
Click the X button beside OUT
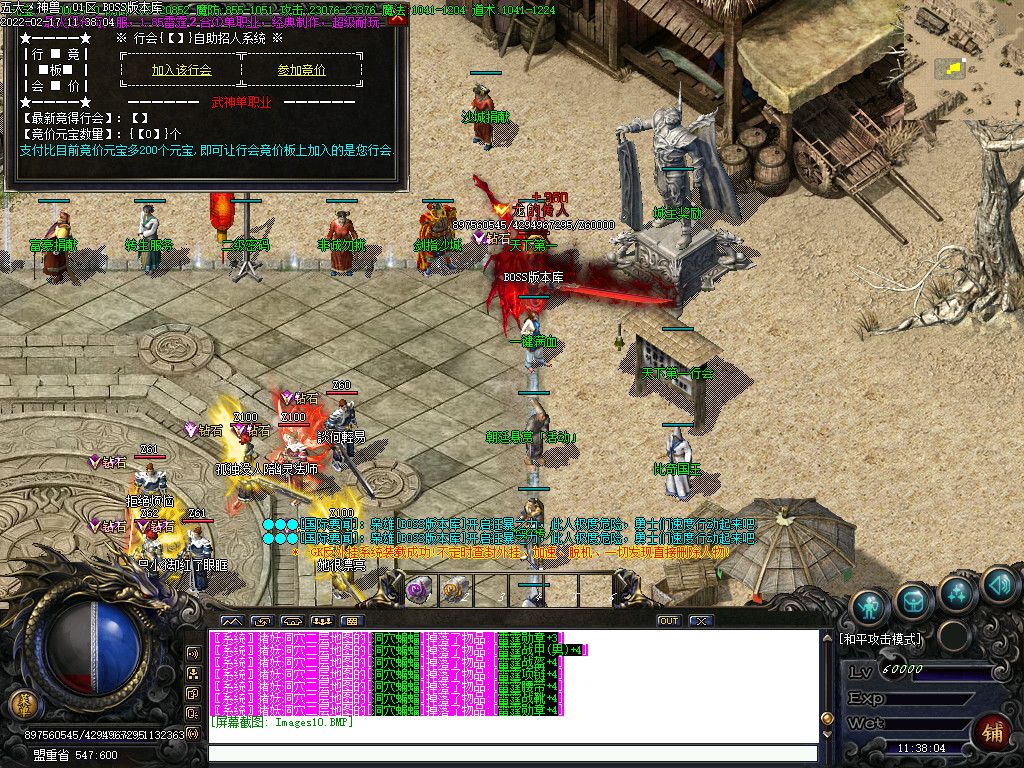coord(701,621)
